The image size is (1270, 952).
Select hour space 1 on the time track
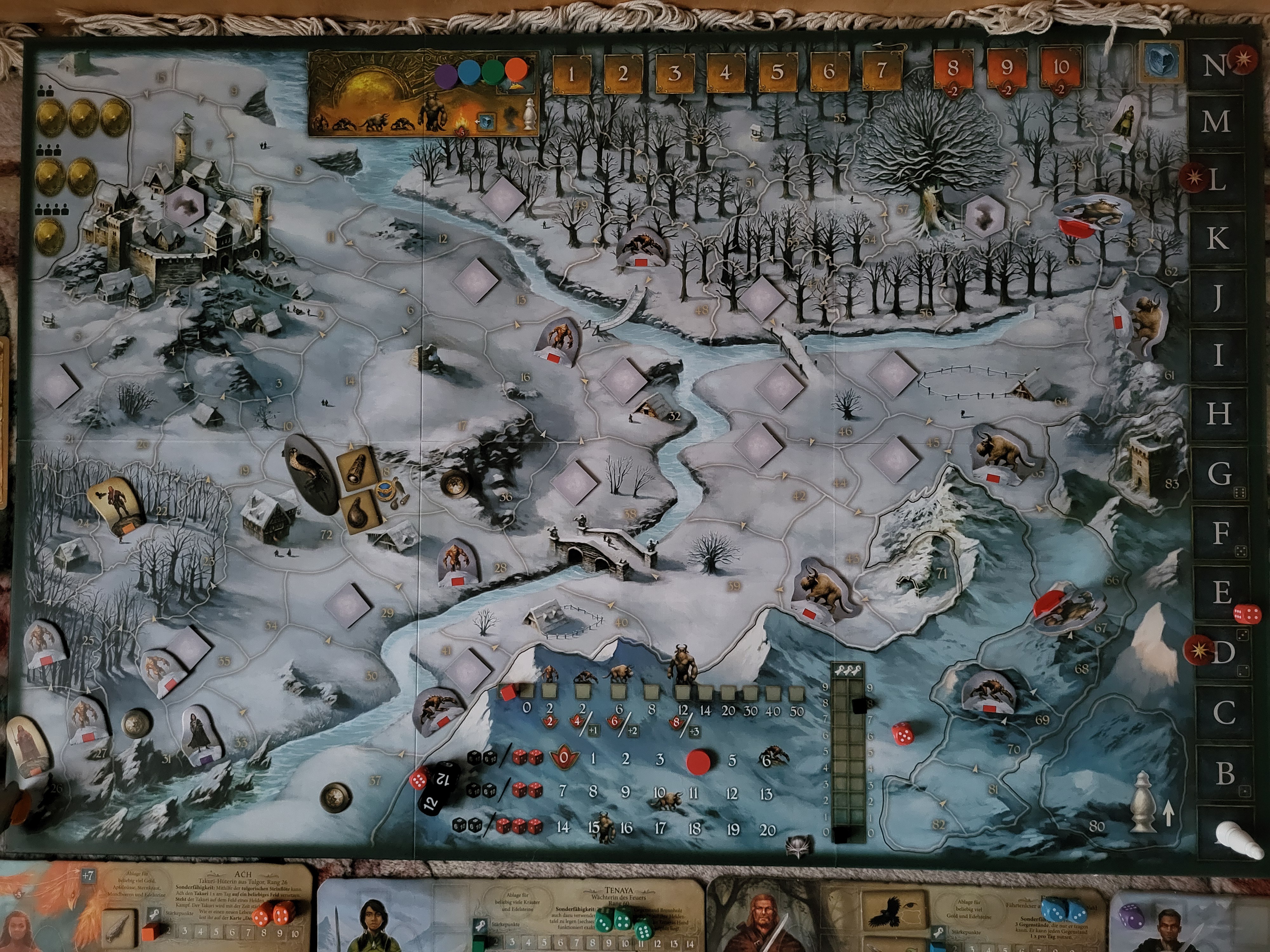tap(571, 73)
